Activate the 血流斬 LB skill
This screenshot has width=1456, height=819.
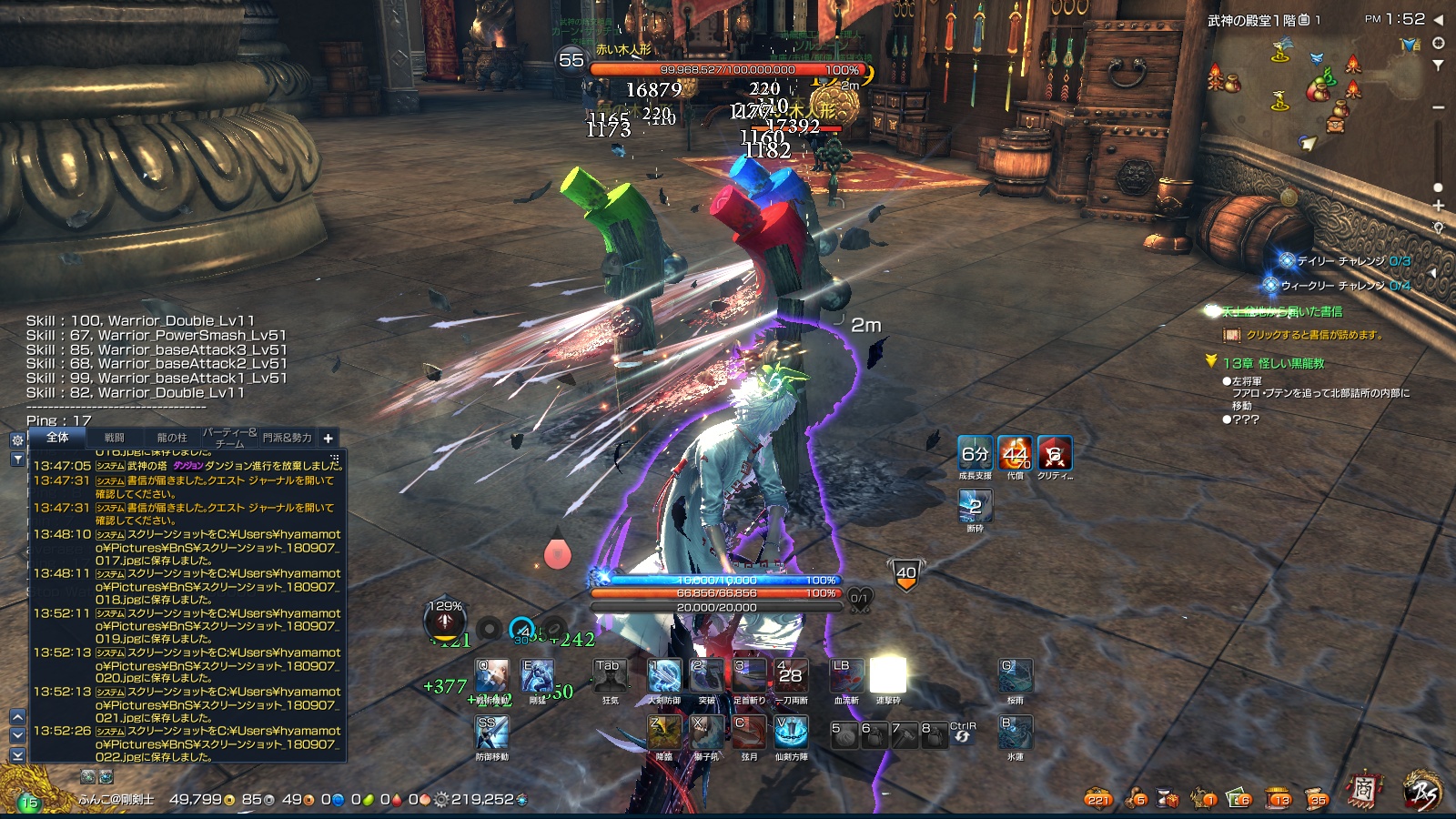(846, 676)
